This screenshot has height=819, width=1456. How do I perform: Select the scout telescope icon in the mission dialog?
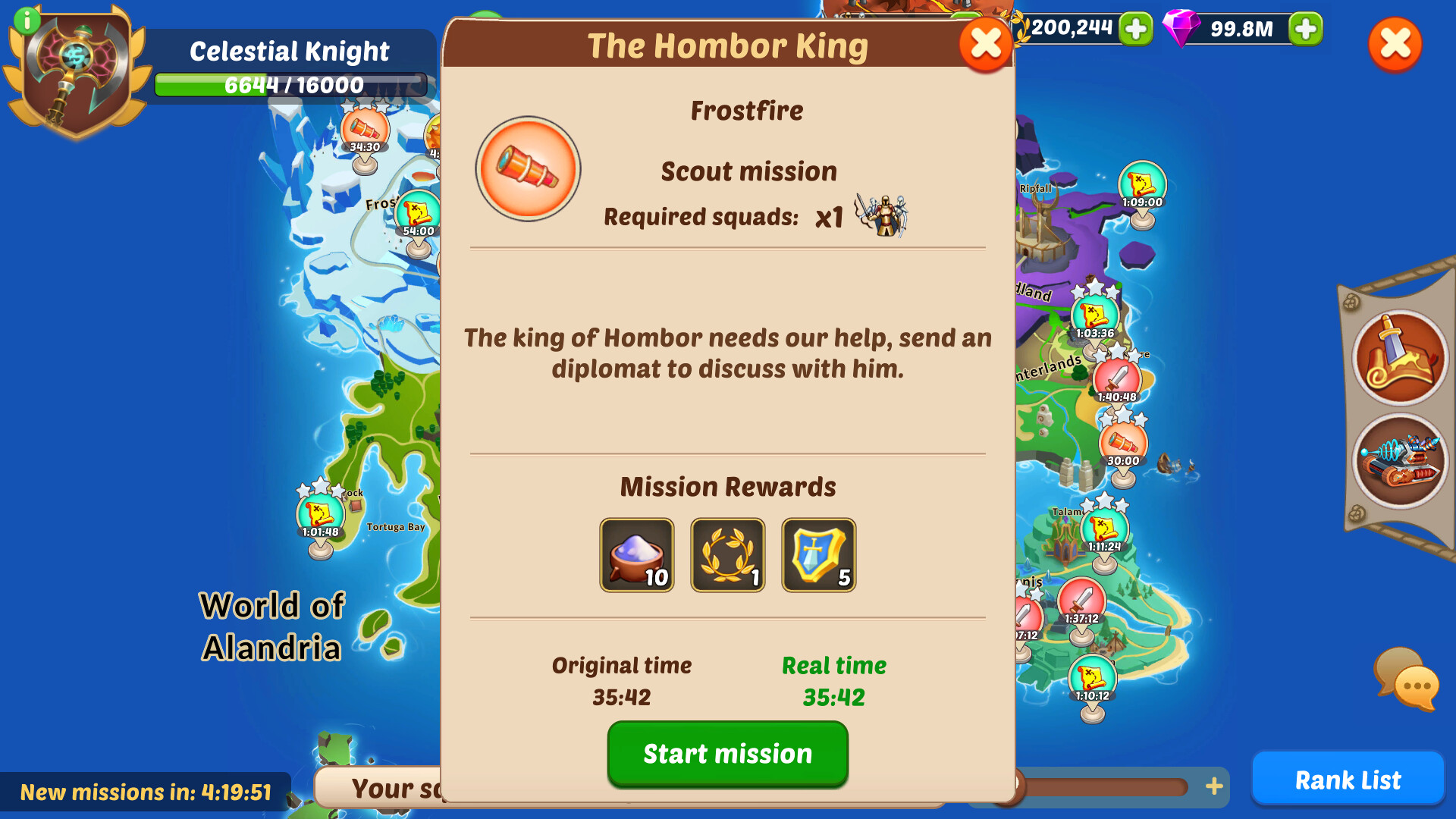coord(528,170)
